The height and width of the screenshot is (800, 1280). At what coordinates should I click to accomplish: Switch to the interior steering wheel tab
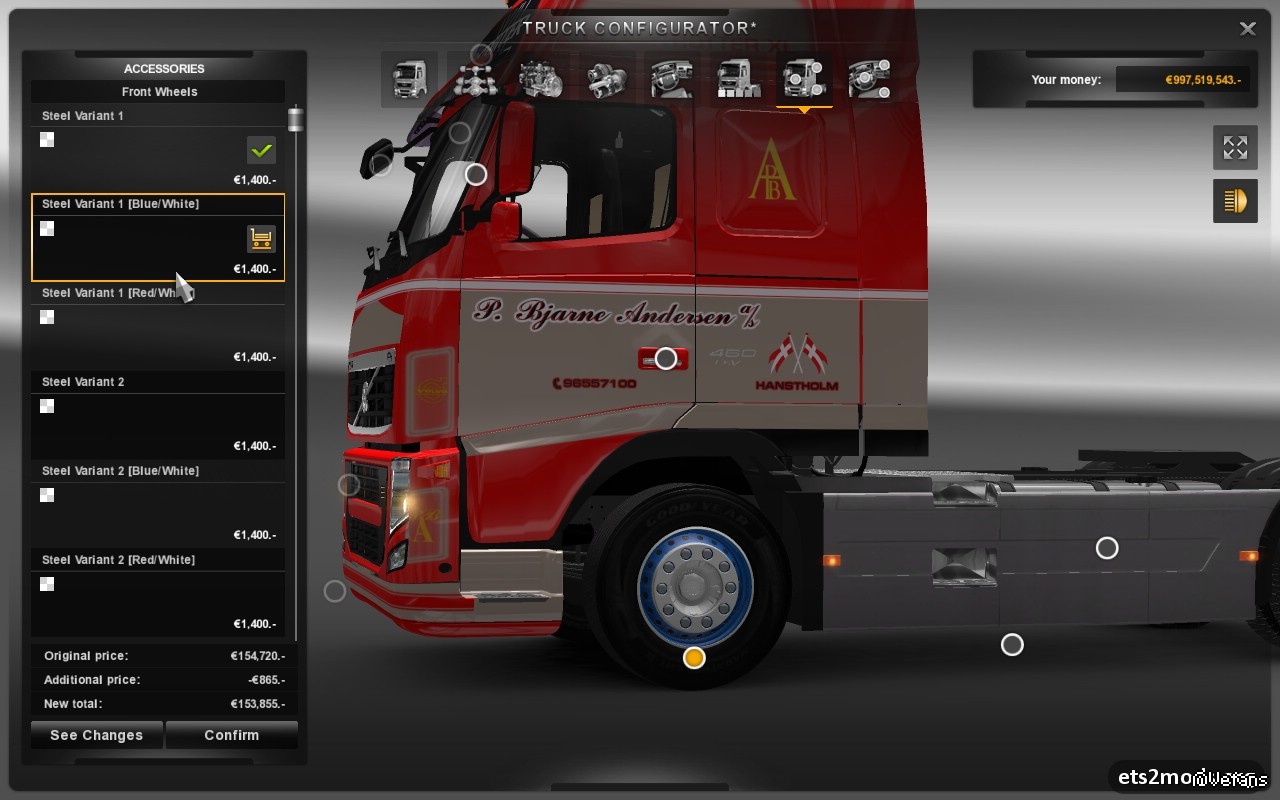pyautogui.click(x=672, y=79)
